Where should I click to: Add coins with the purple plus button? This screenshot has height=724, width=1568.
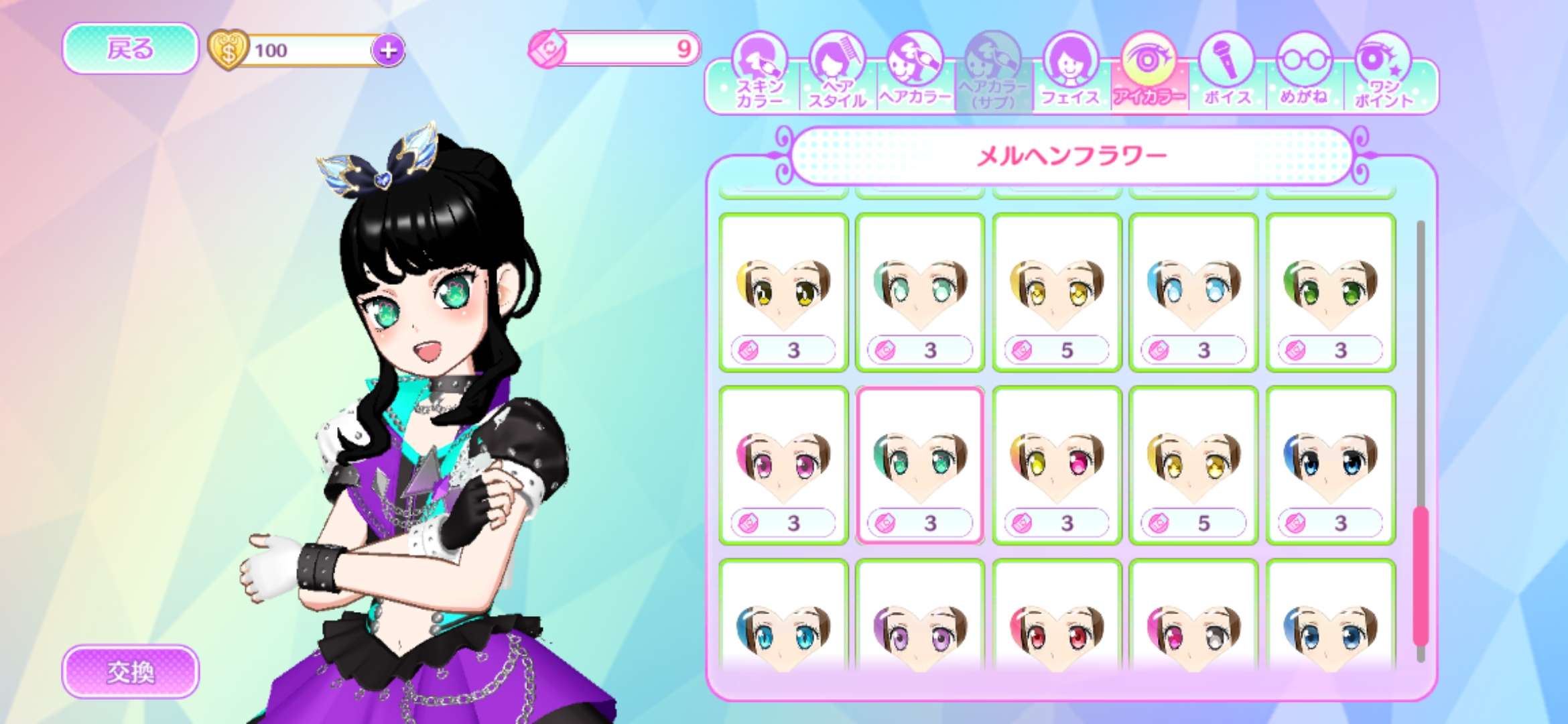point(388,50)
